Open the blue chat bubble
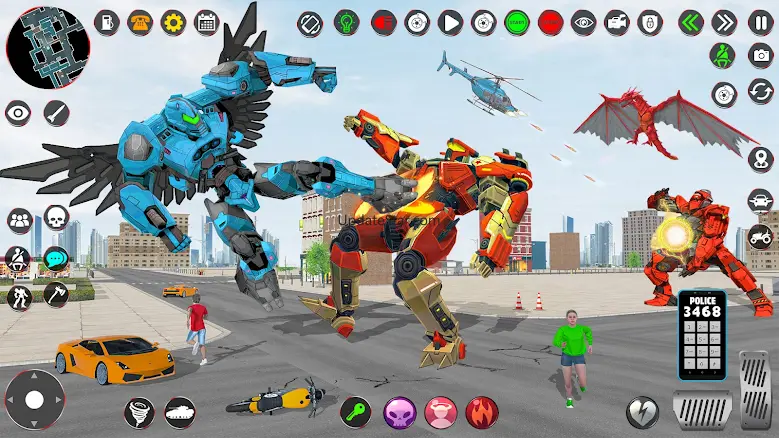 pos(55,257)
